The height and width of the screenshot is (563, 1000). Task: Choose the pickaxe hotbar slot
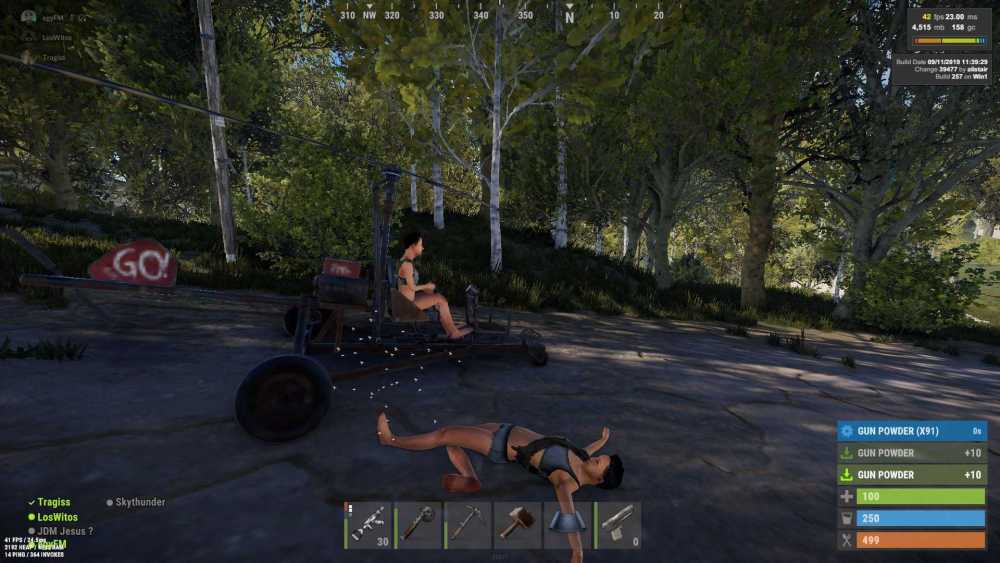click(x=468, y=524)
